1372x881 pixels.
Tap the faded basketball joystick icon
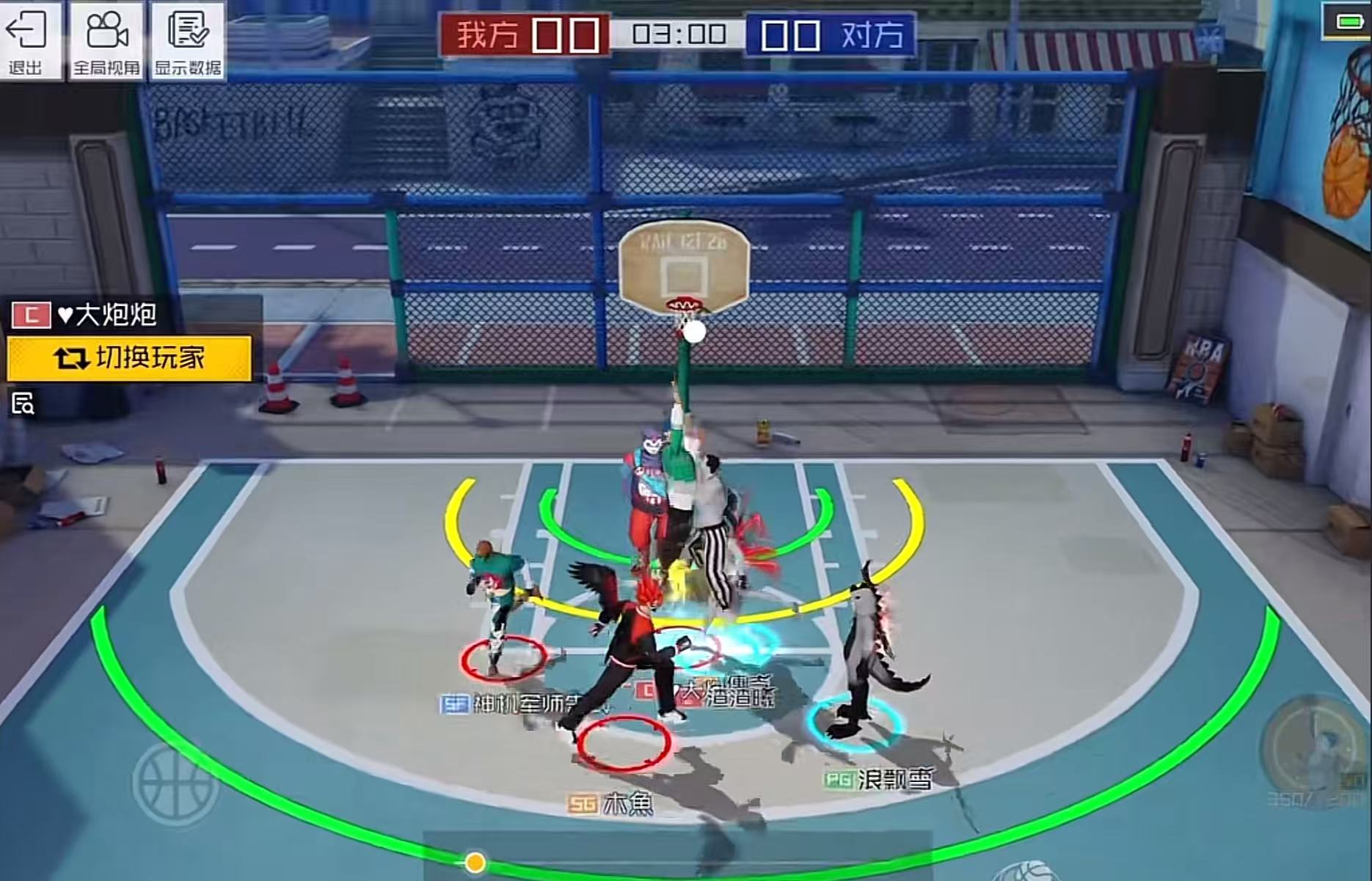tap(175, 782)
